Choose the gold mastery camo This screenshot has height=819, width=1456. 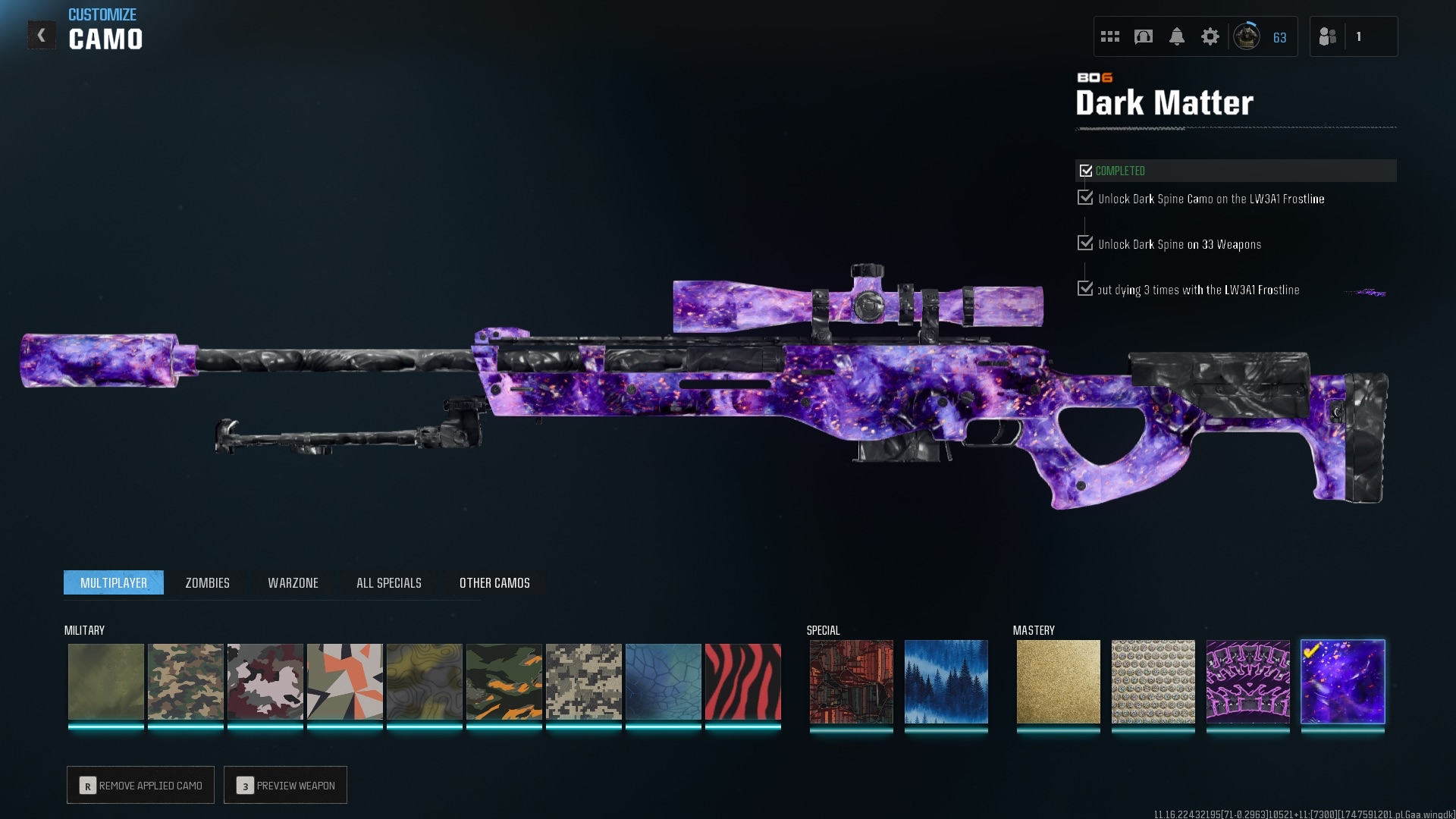[x=1058, y=682]
